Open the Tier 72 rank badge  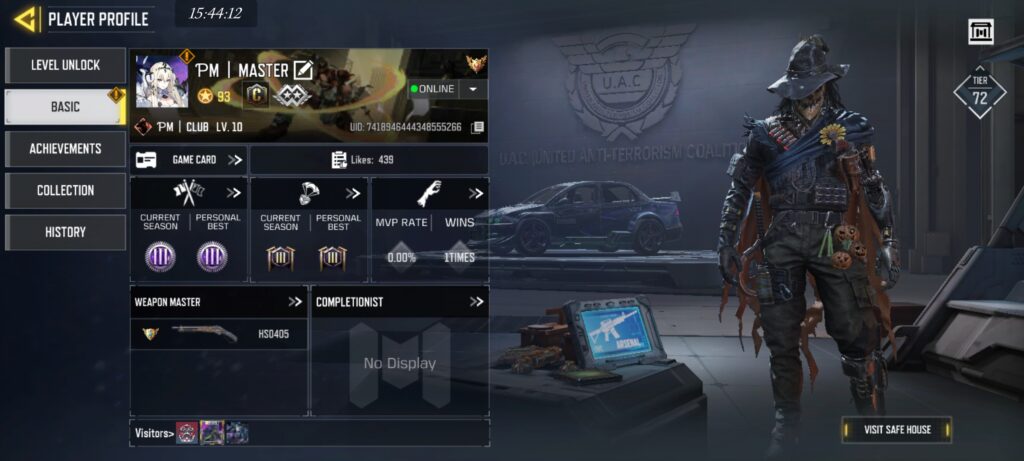pyautogui.click(x=979, y=92)
